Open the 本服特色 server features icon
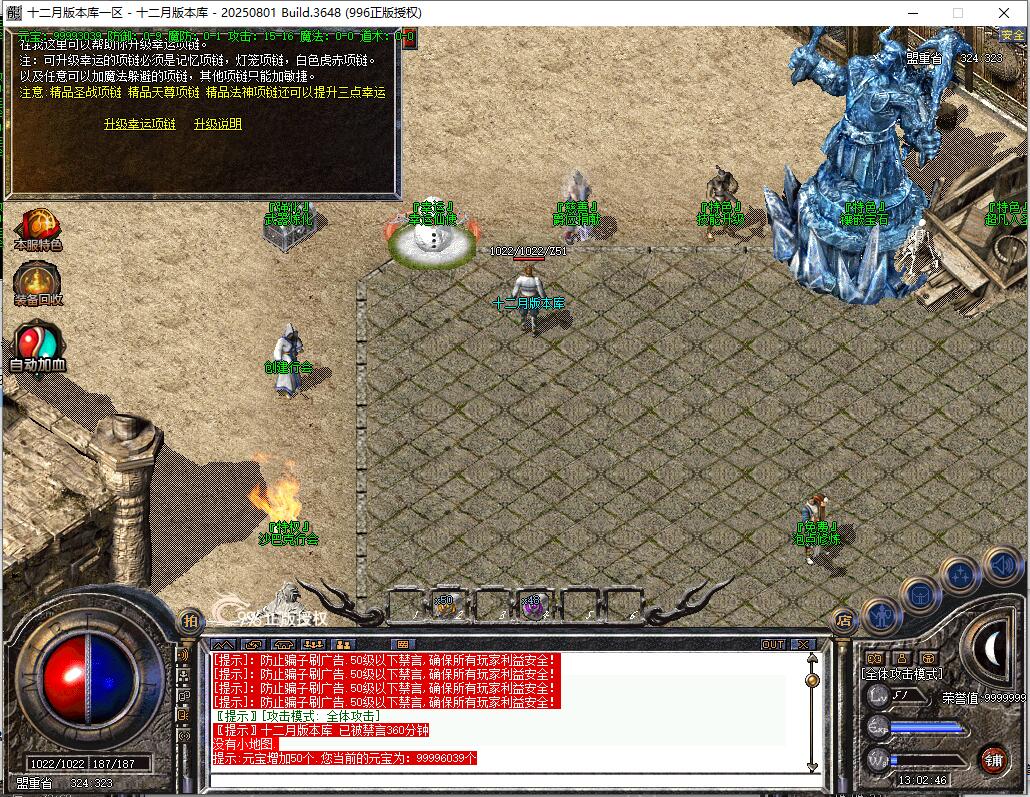This screenshot has height=797, width=1030. (x=38, y=229)
